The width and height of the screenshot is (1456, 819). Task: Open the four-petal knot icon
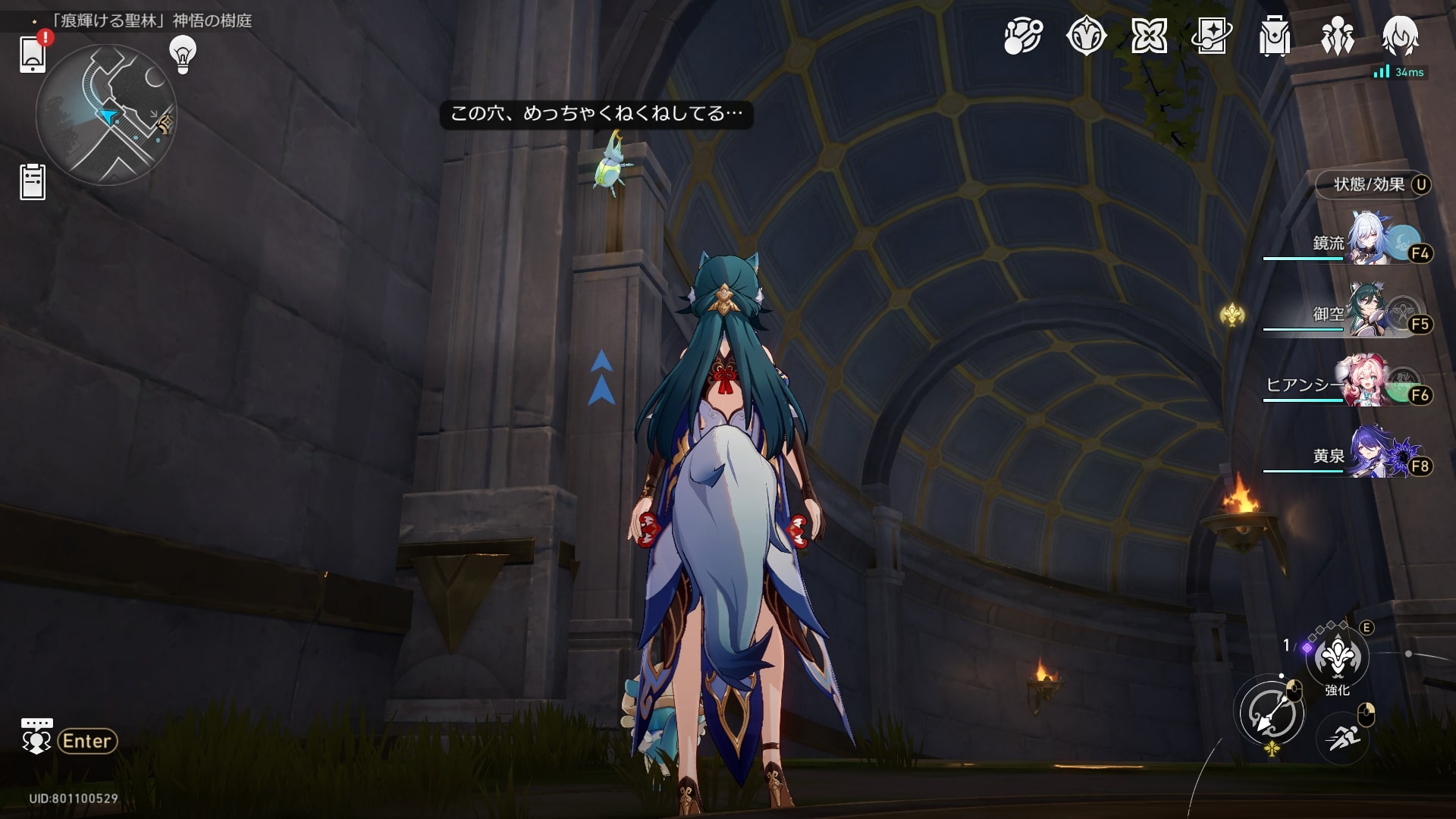(x=1149, y=36)
